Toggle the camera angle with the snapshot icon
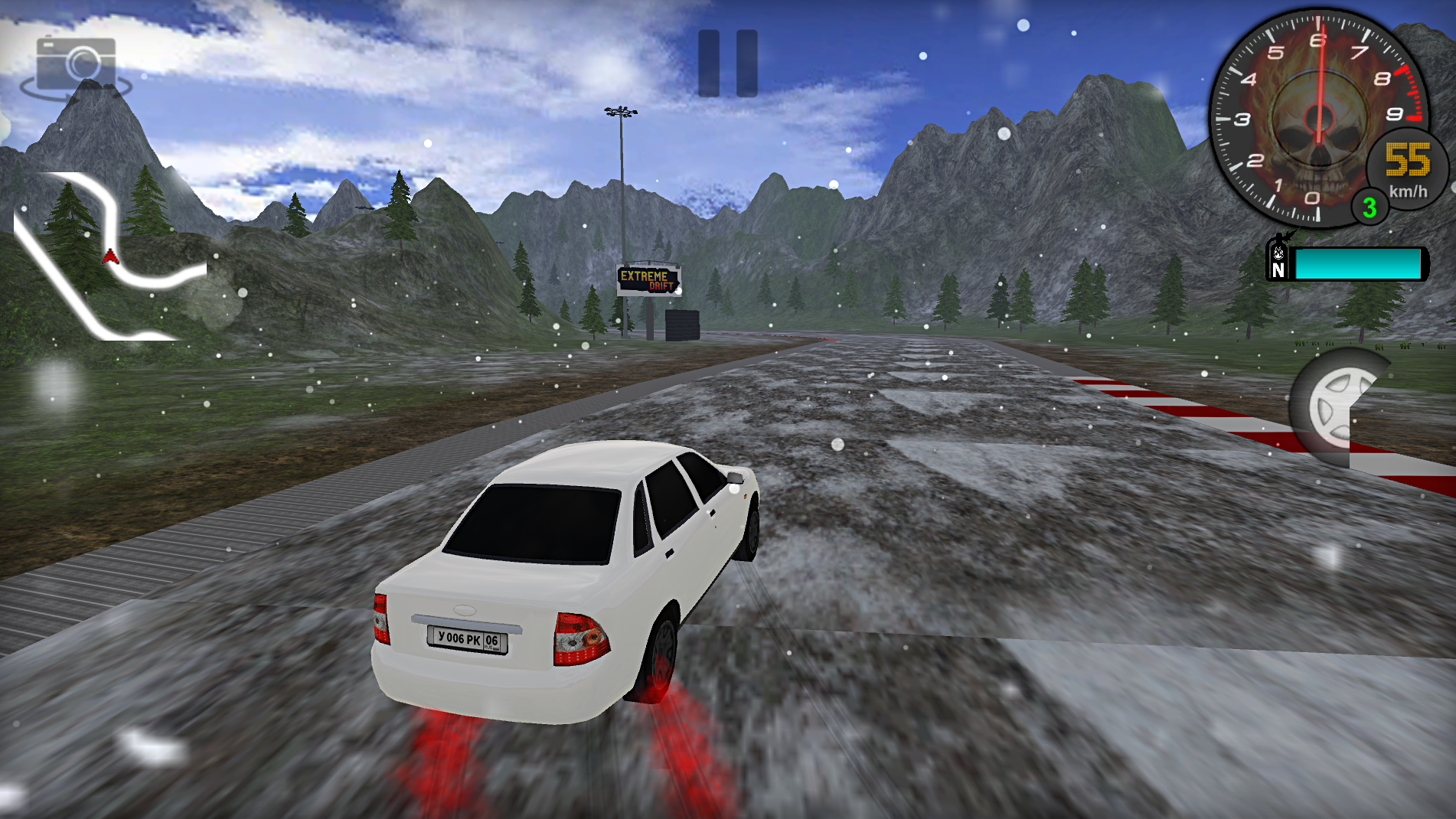The image size is (1456, 819). [x=74, y=65]
